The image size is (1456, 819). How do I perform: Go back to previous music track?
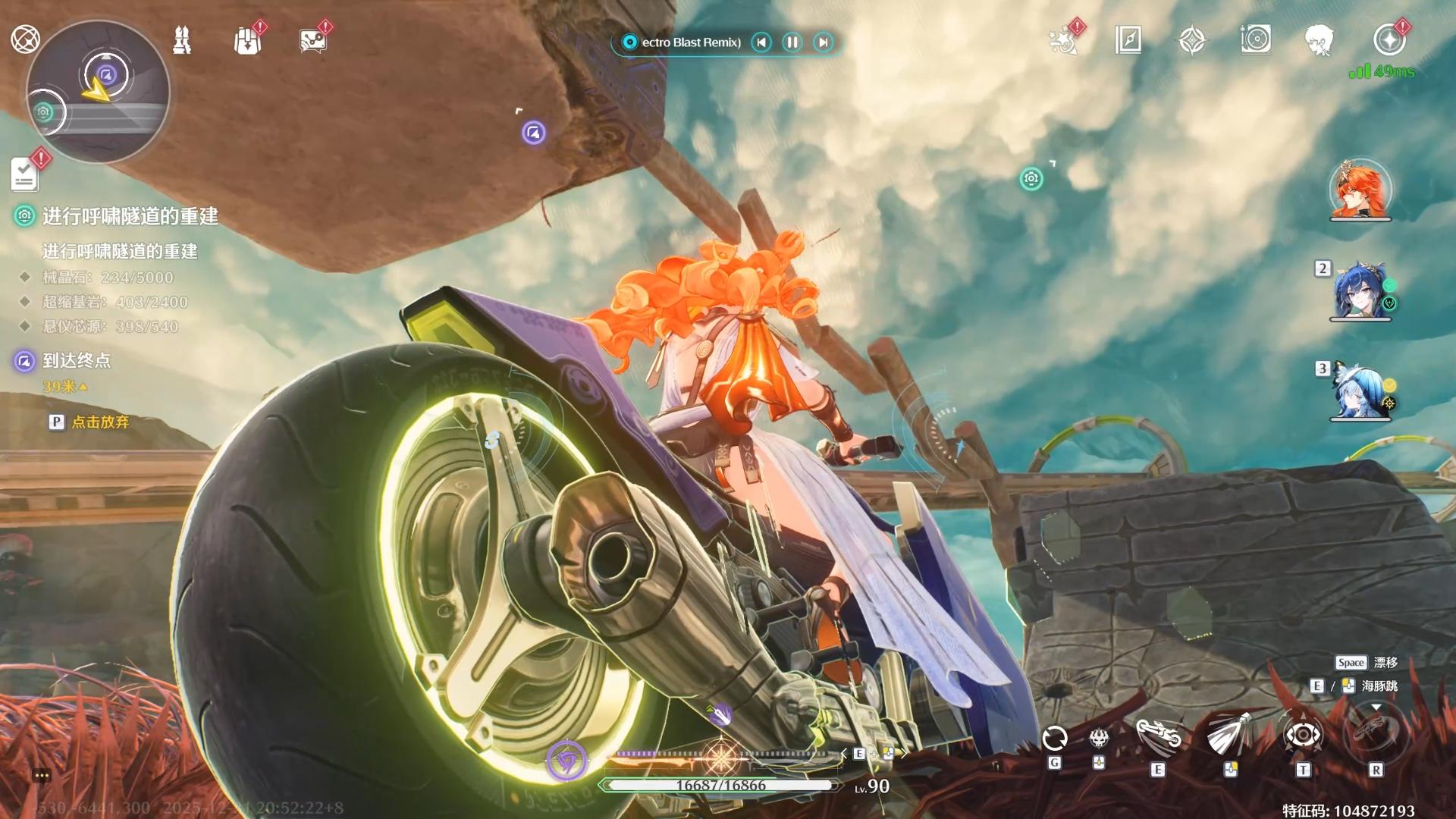point(761,42)
